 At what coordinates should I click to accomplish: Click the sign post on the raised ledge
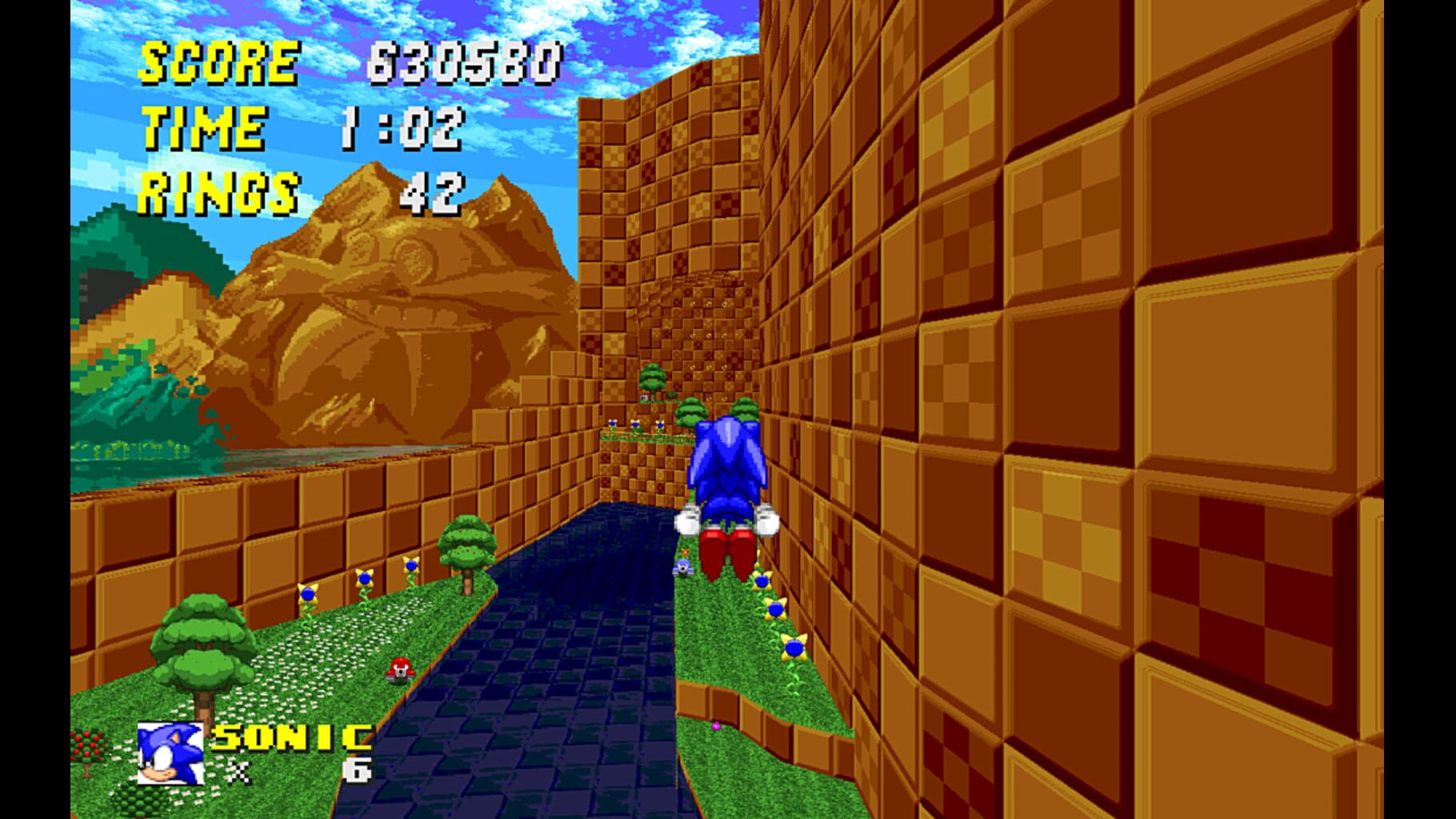pos(644,398)
